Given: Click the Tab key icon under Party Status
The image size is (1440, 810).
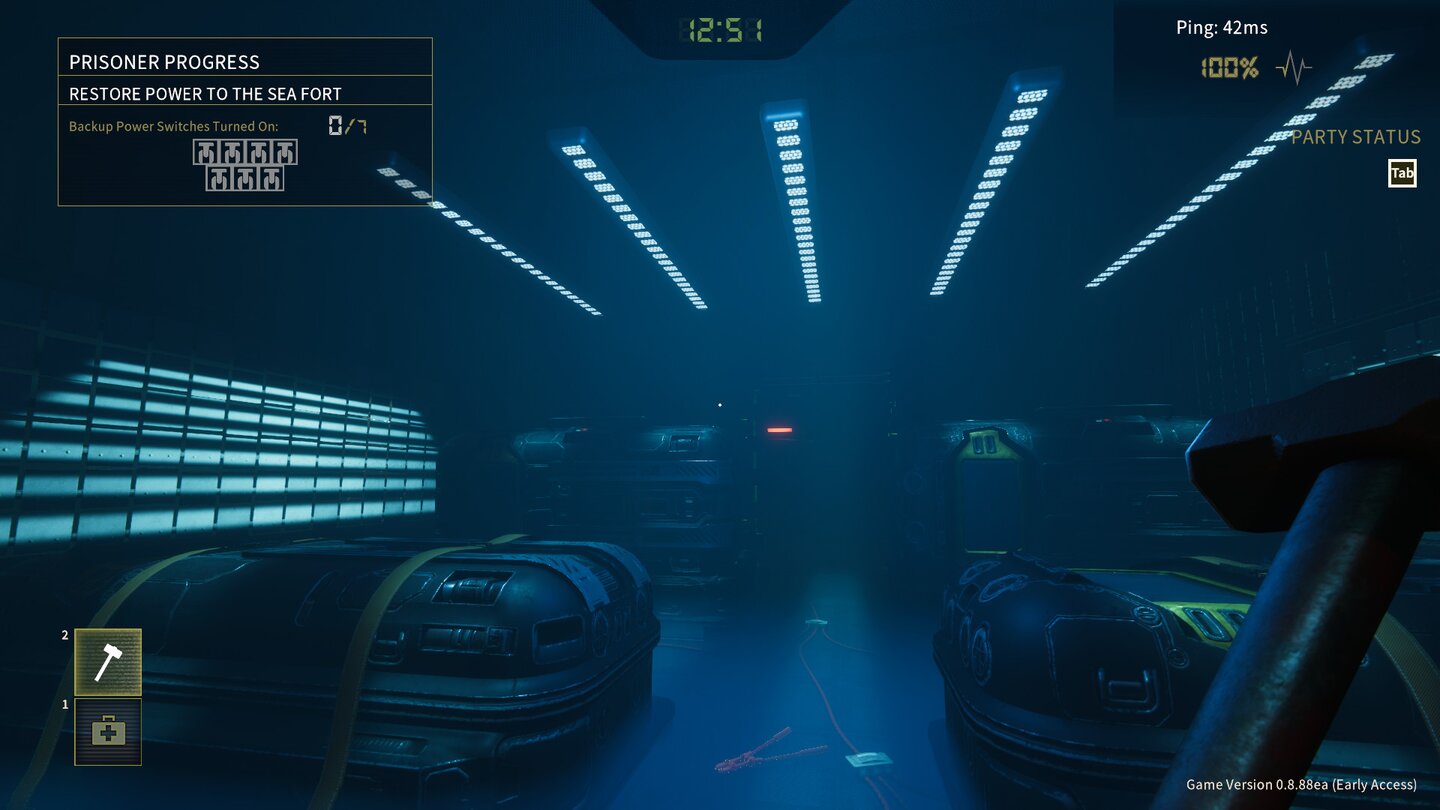Looking at the screenshot, I should (x=1402, y=172).
